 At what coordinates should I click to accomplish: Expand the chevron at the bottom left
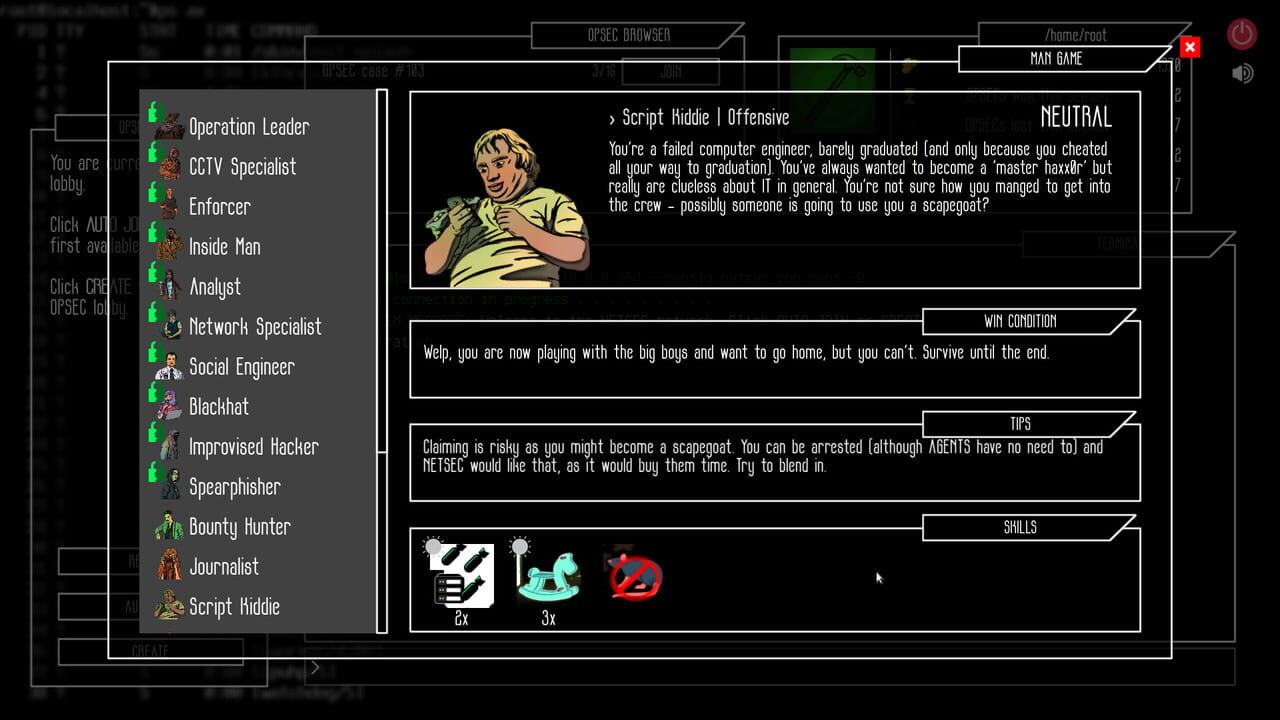(x=314, y=667)
